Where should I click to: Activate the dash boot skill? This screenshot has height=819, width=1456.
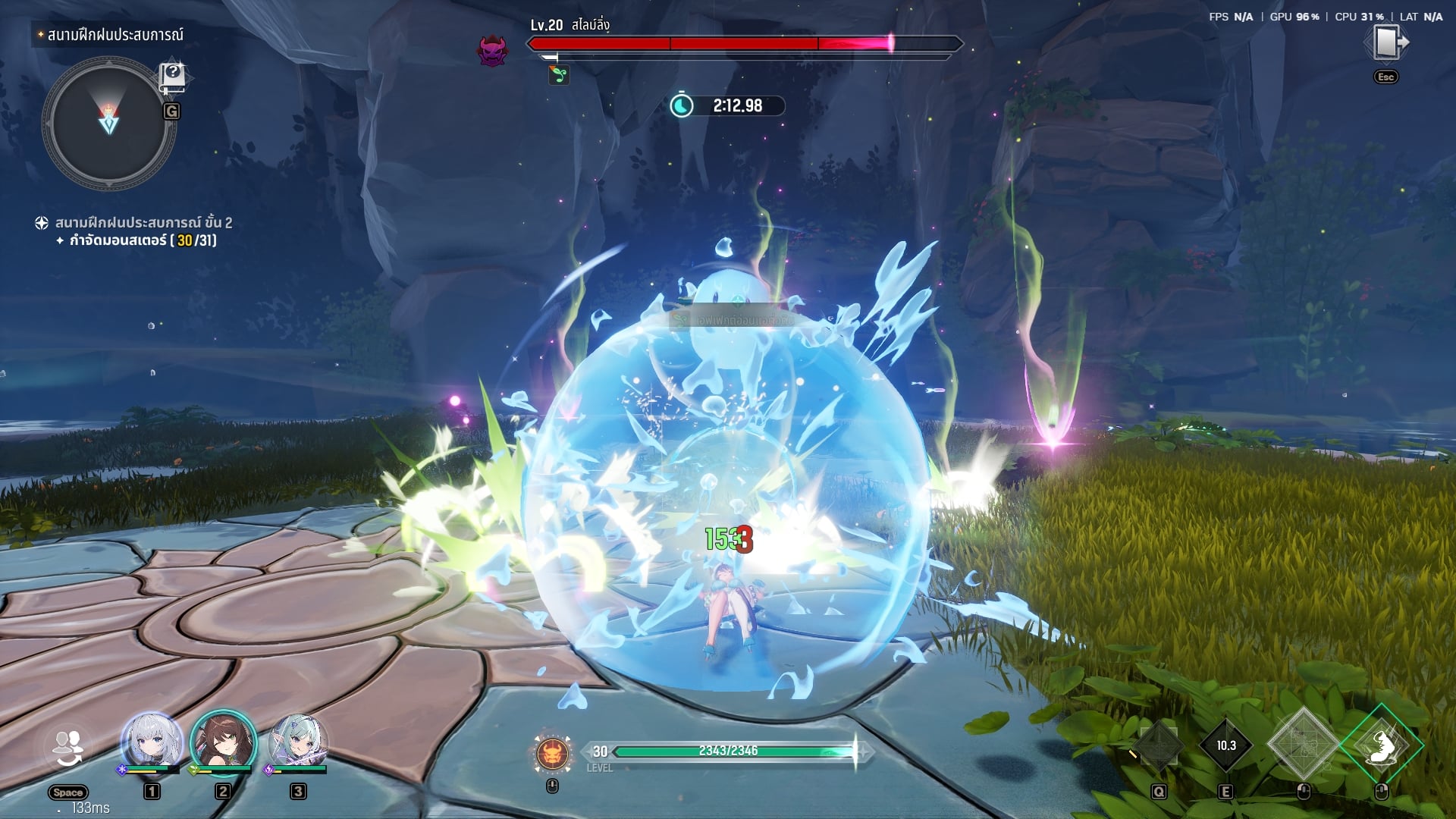click(1382, 745)
